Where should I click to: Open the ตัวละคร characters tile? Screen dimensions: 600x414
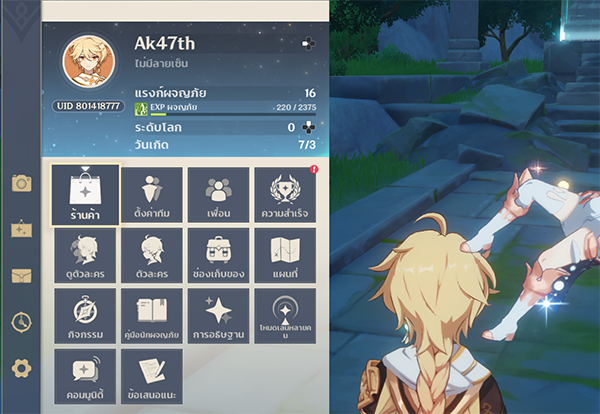point(151,254)
